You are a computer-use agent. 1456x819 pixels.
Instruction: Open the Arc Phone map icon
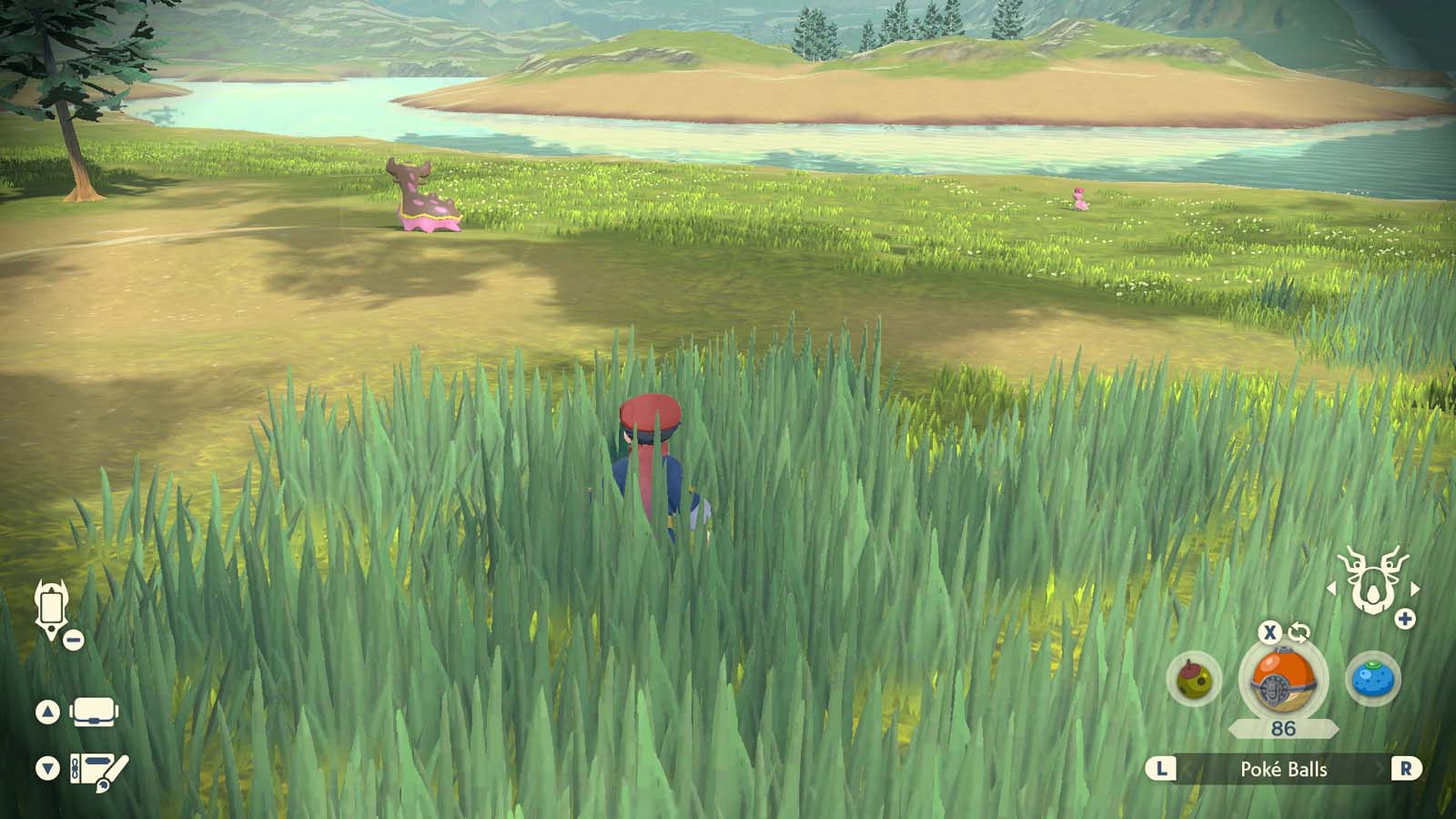[x=52, y=608]
